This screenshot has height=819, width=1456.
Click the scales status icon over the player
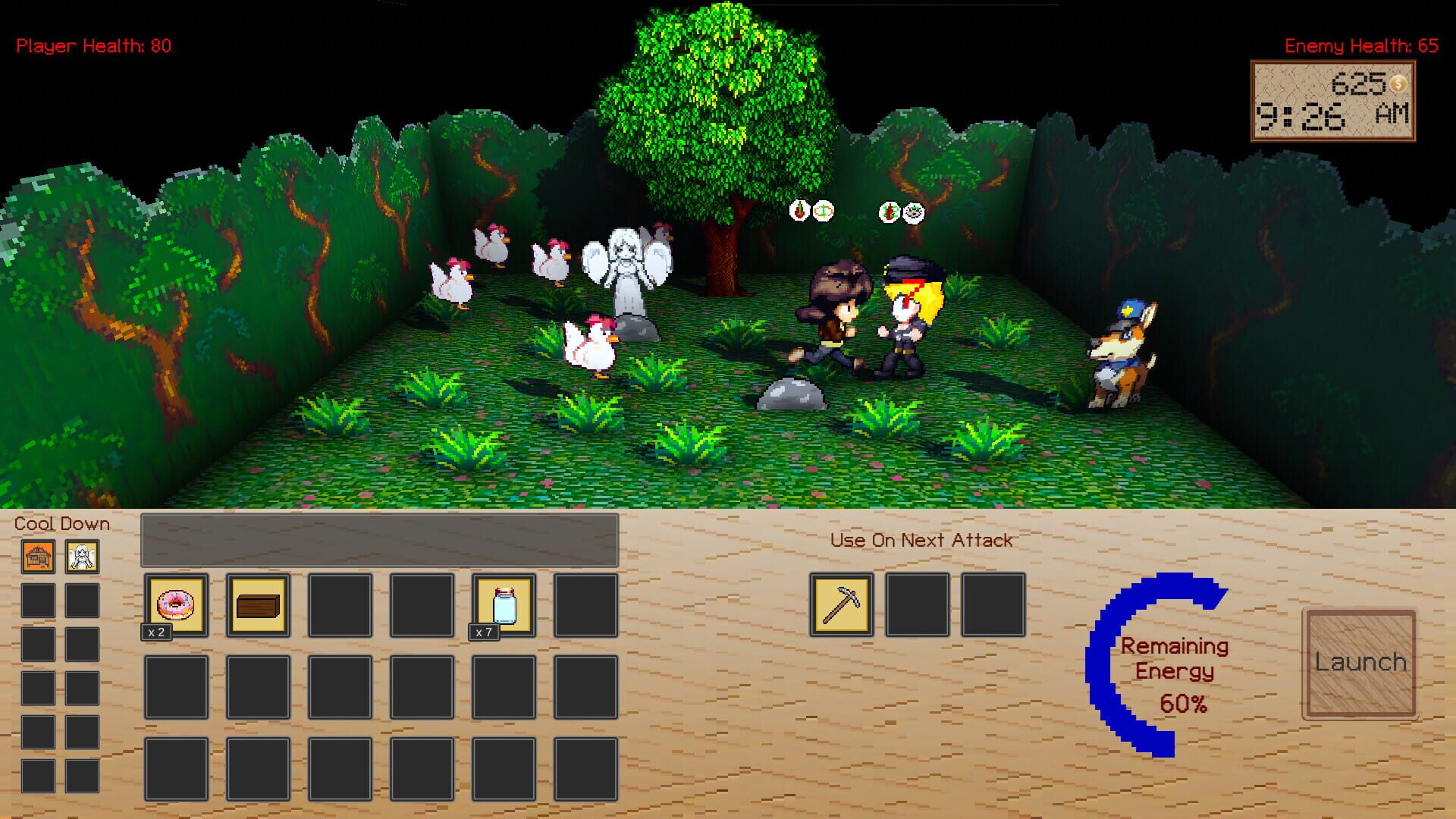824,212
